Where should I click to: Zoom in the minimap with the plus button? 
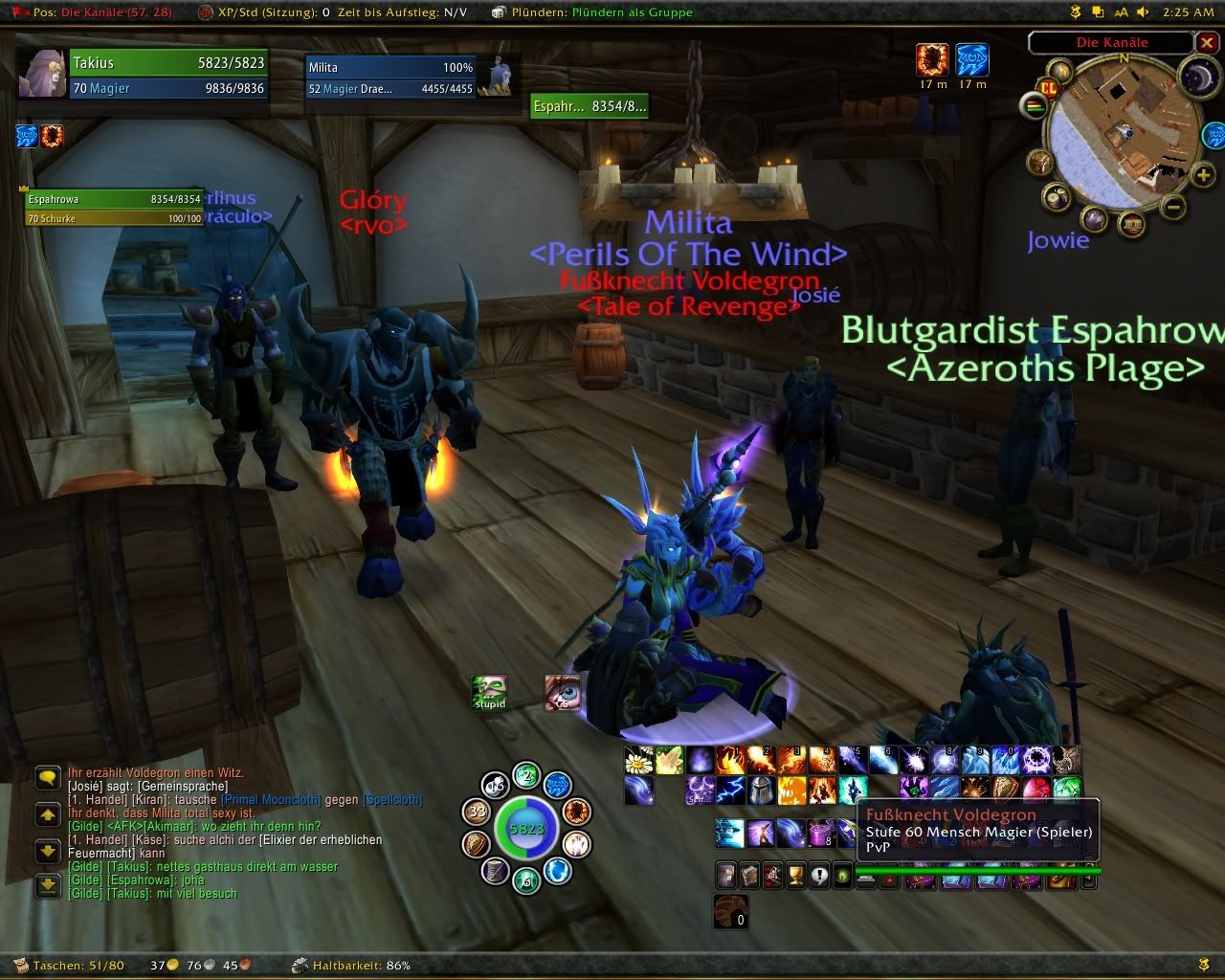click(1204, 175)
